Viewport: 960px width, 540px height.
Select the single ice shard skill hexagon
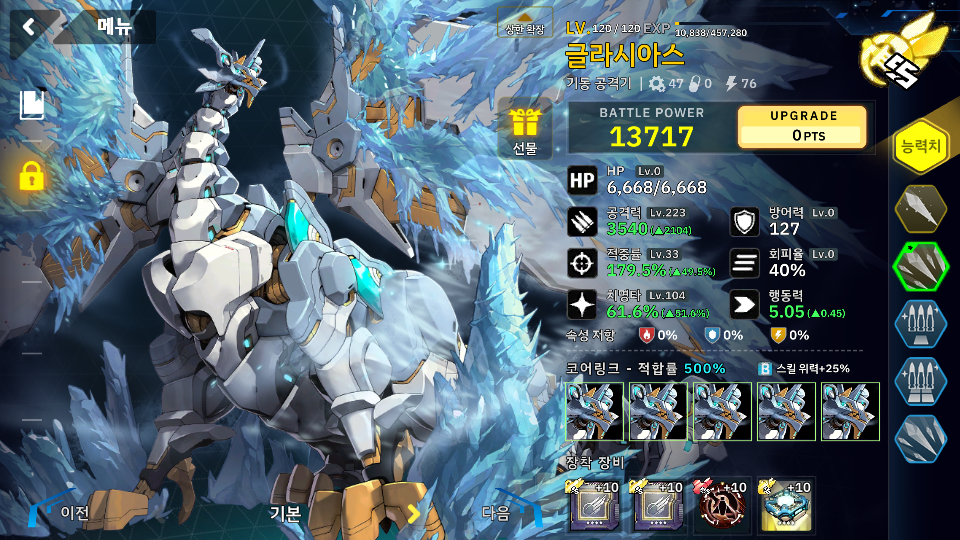tap(920, 209)
